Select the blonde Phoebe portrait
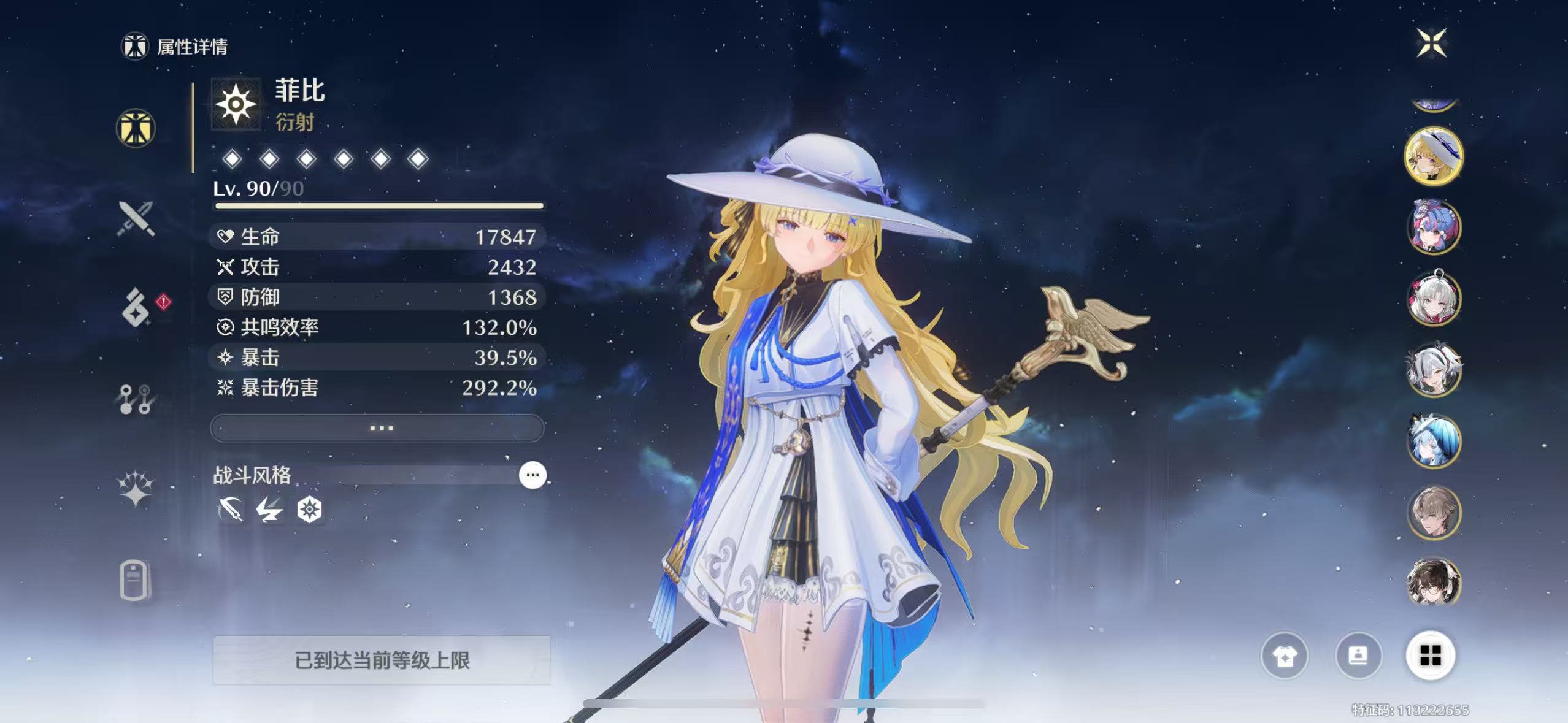The image size is (1568, 723). click(1434, 156)
